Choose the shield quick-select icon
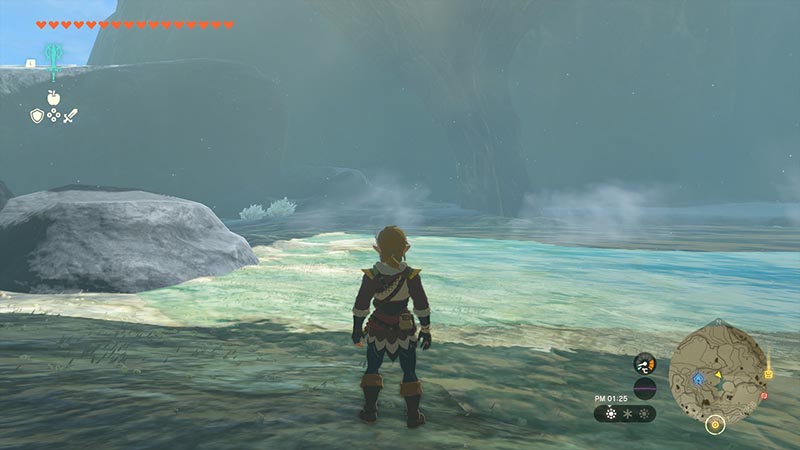The height and width of the screenshot is (450, 800). [37, 116]
